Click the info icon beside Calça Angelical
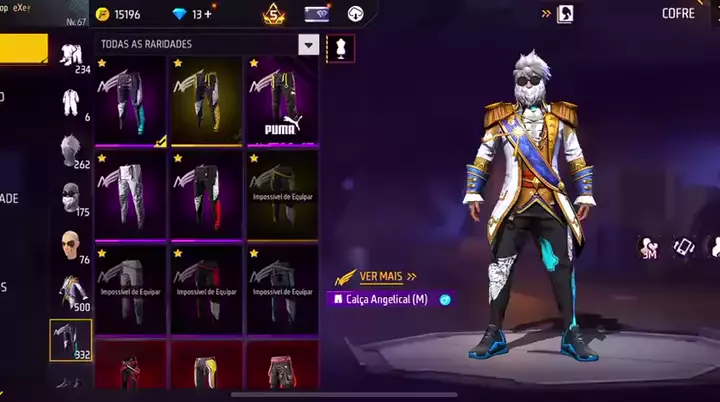720x402 pixels. 445,299
